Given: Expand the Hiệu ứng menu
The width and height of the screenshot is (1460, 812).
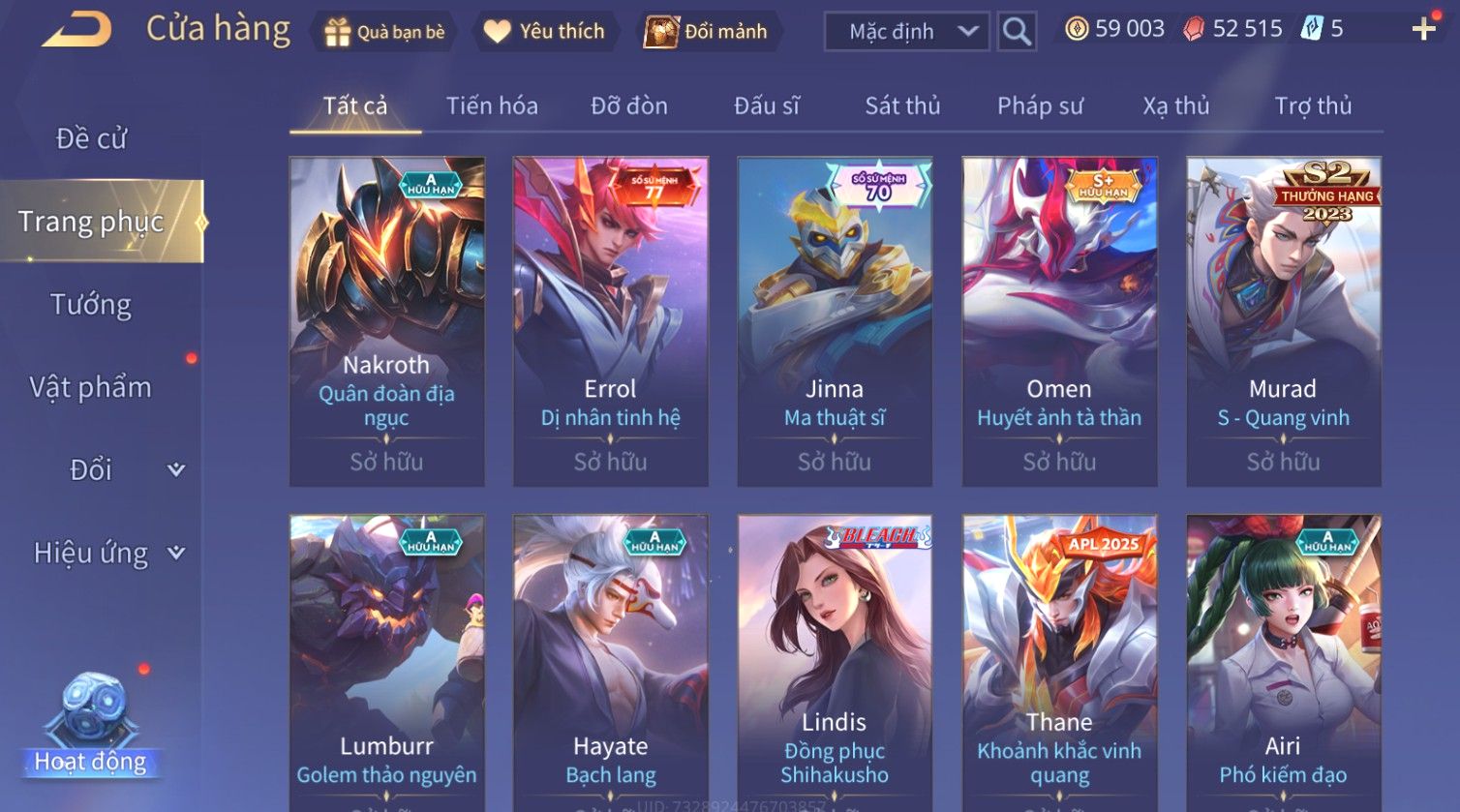Looking at the screenshot, I should 106,553.
